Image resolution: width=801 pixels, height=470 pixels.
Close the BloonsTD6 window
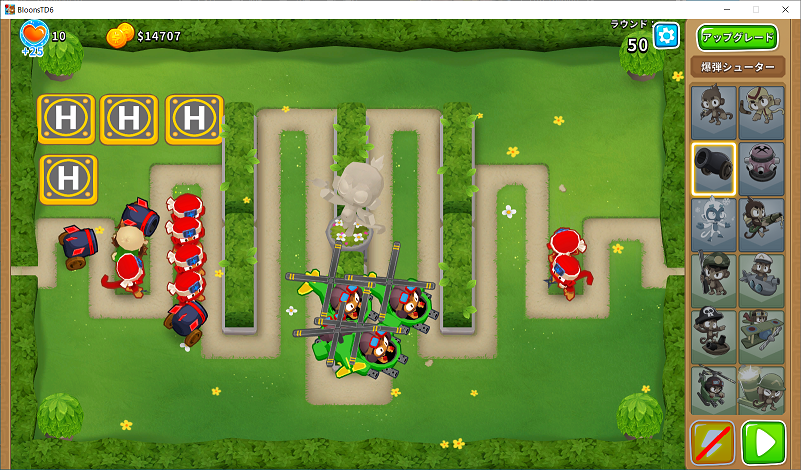point(783,8)
